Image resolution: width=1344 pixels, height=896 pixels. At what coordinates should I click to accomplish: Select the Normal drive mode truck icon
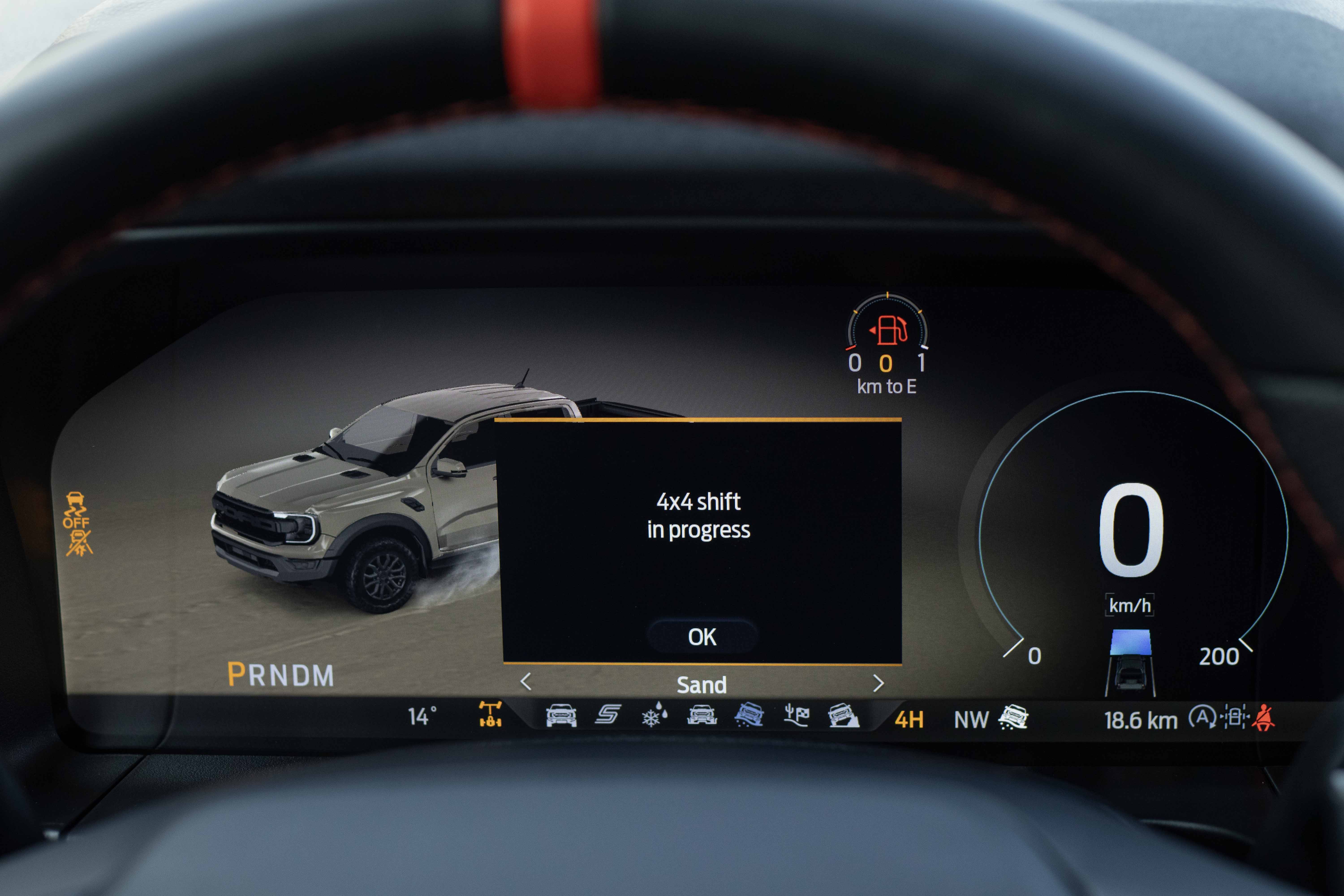pyautogui.click(x=561, y=715)
